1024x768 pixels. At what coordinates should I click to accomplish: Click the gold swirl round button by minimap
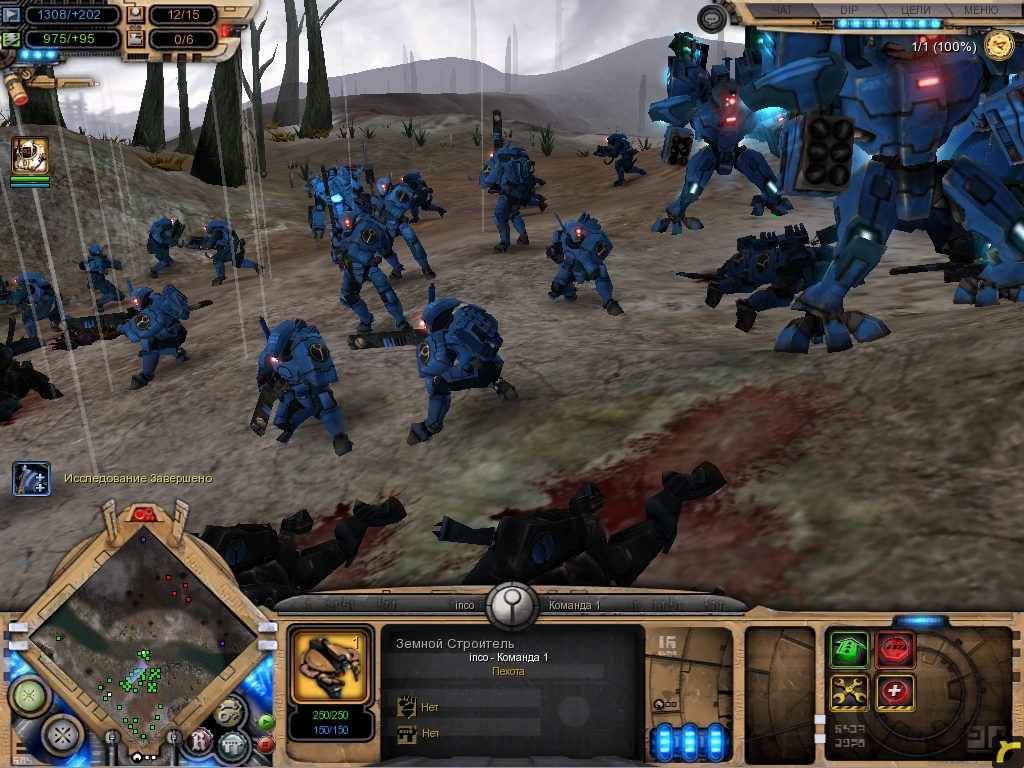(x=229, y=712)
